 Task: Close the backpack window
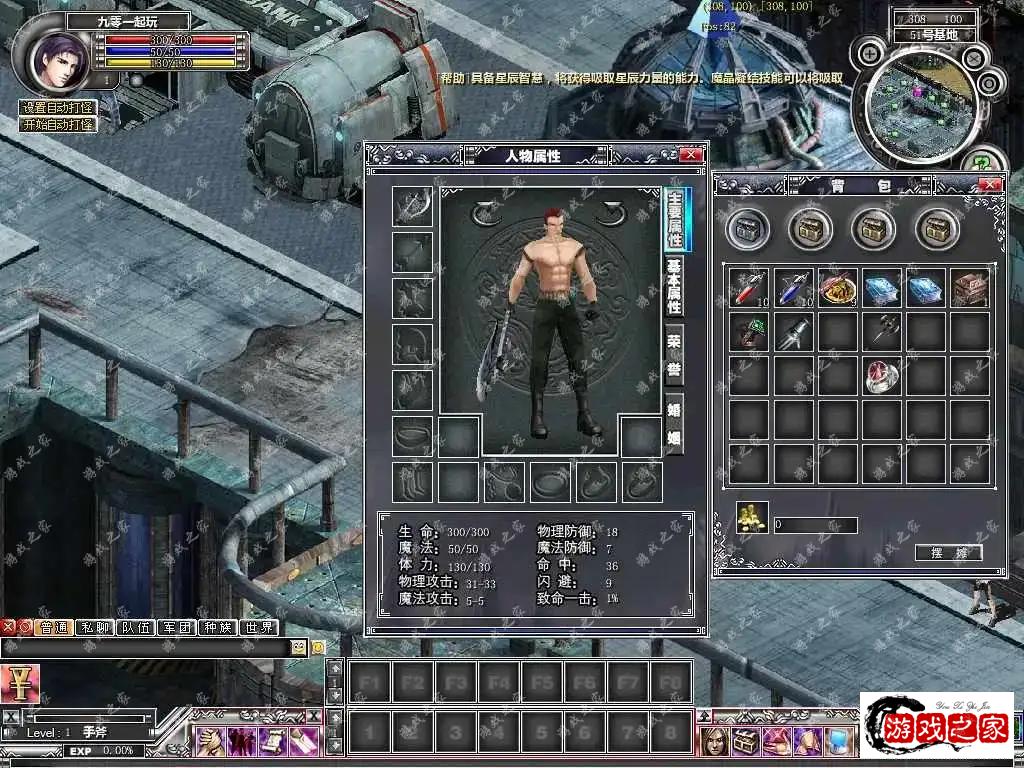[990, 185]
